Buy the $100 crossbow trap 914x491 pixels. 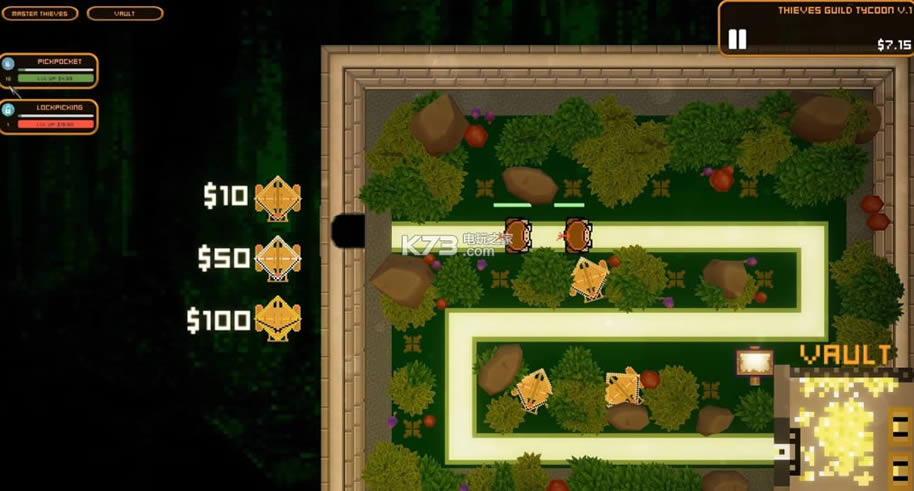[277, 320]
